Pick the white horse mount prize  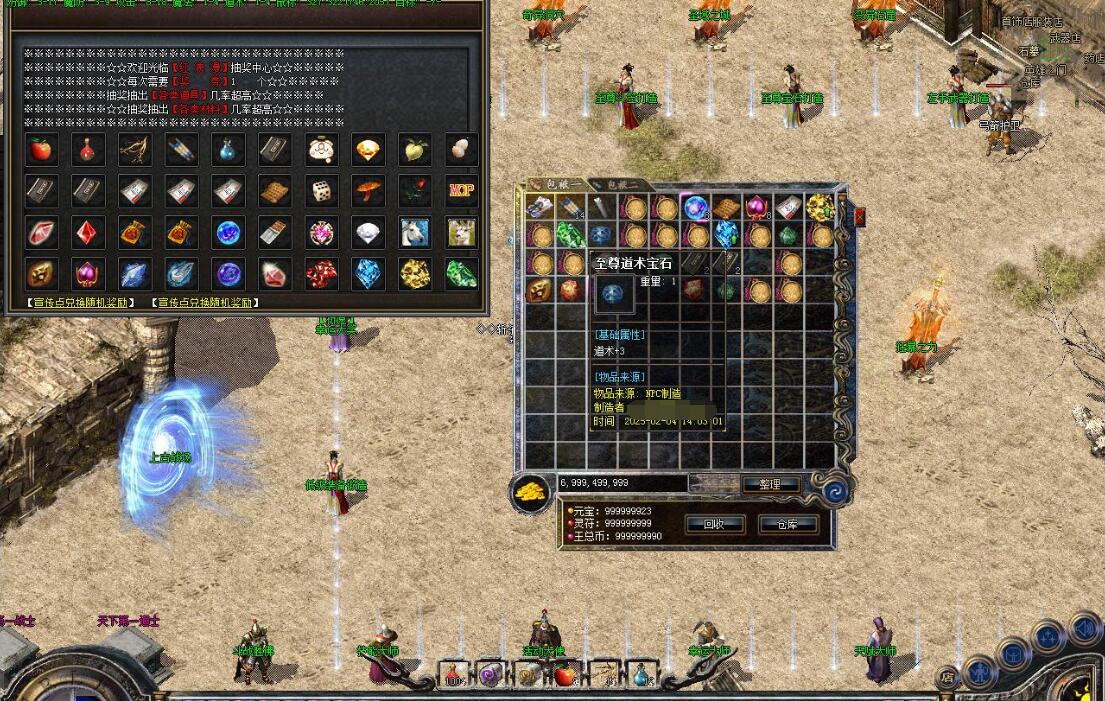point(415,232)
